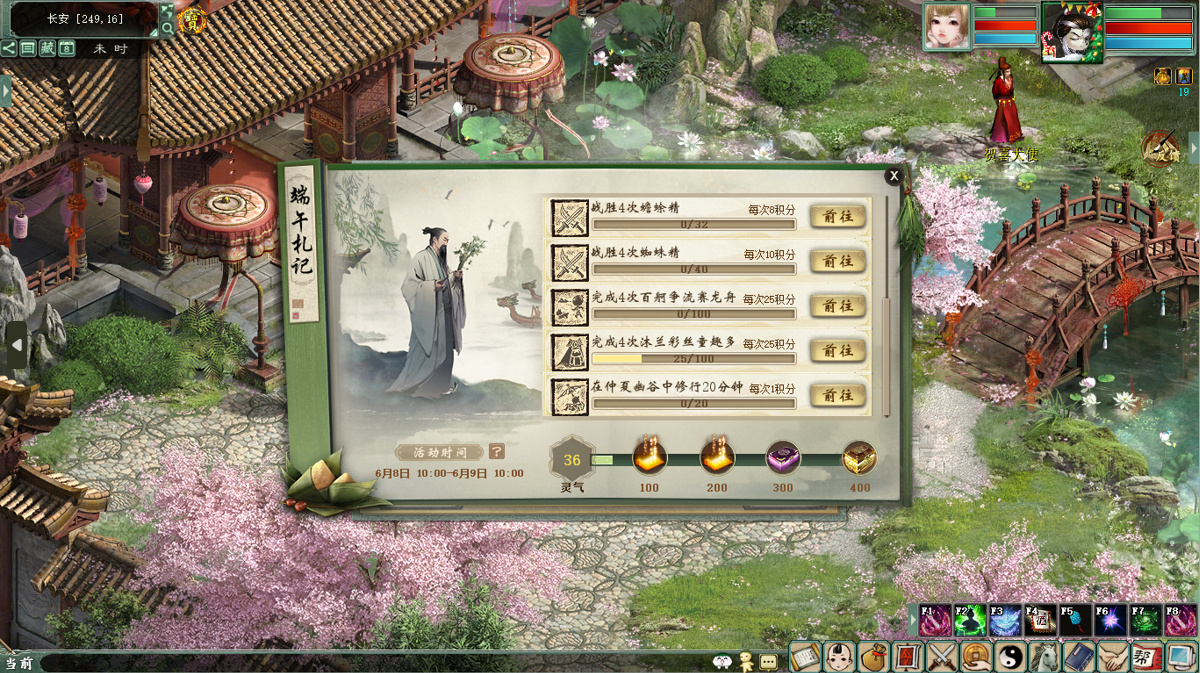Use the F6 purple starburst skill
This screenshot has width=1200, height=673.
(x=1110, y=621)
